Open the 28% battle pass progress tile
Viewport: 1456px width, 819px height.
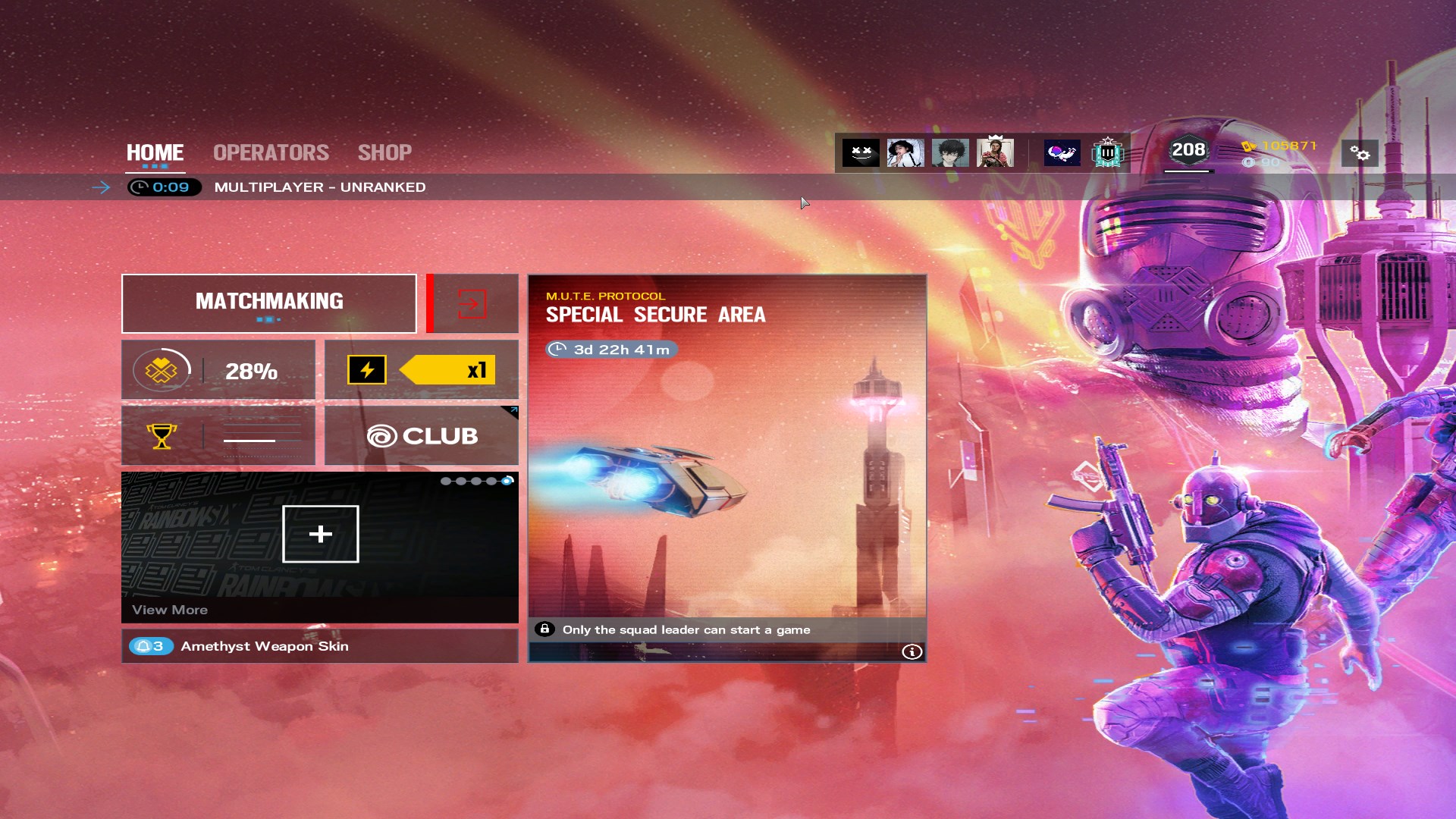coord(218,370)
